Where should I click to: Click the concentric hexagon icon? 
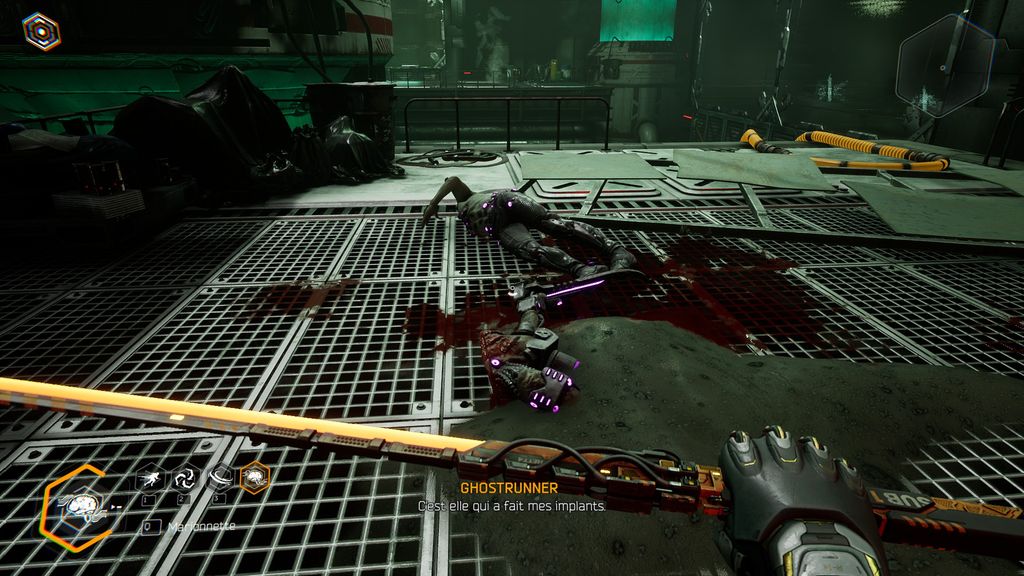41,31
